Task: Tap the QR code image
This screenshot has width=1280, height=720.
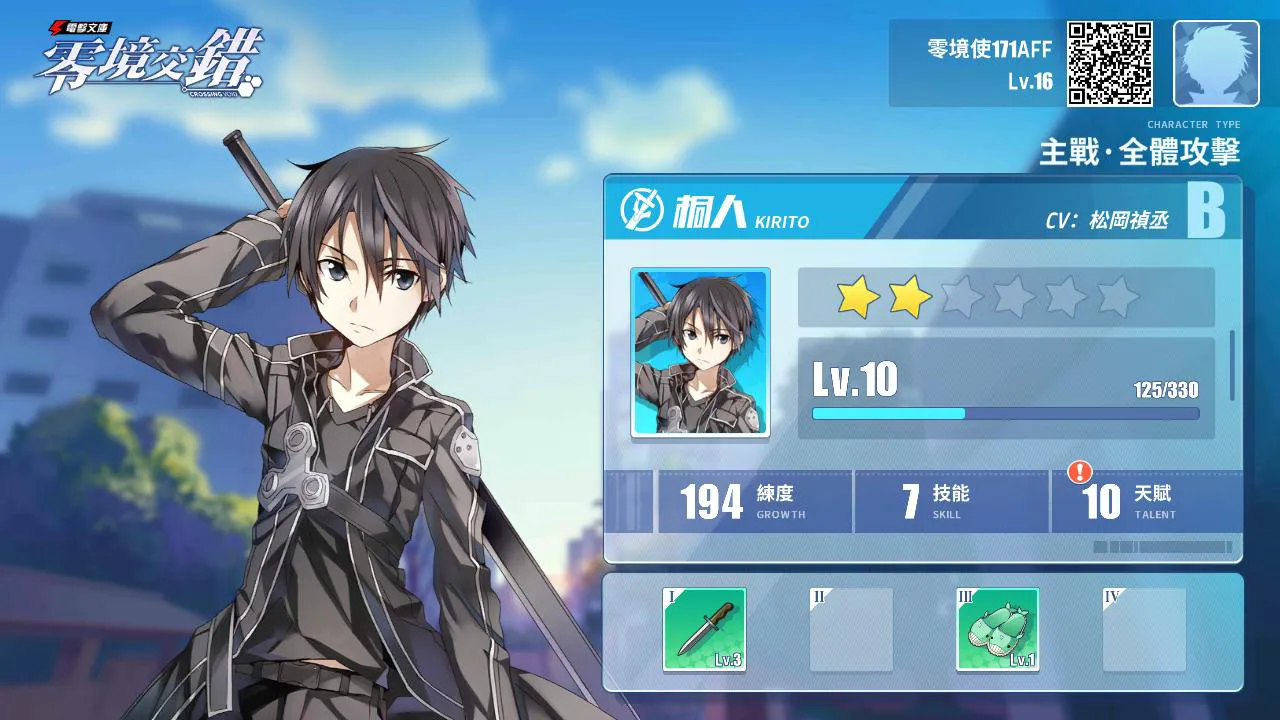Action: pos(1110,63)
